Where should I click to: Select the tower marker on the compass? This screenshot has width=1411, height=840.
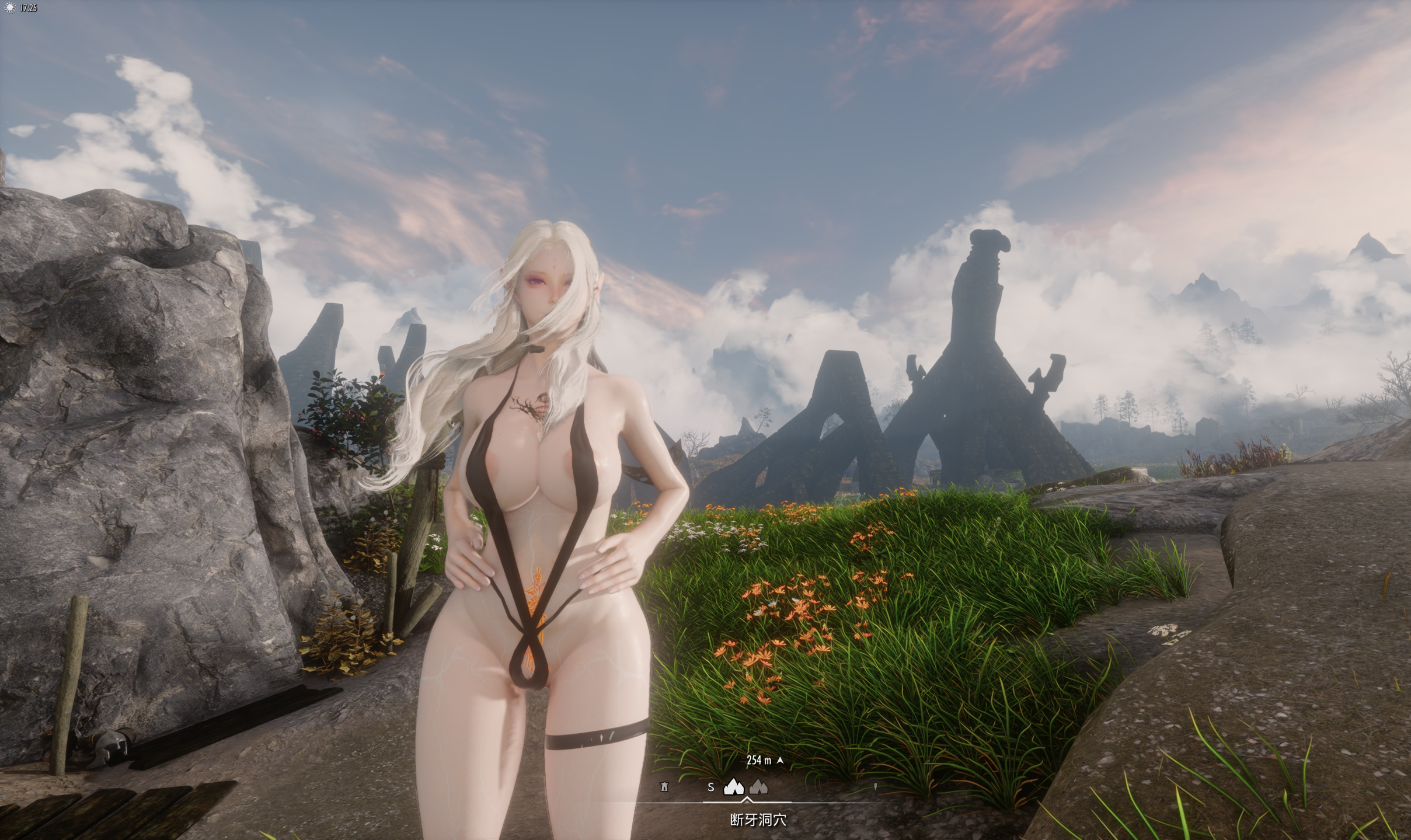pyautogui.click(x=664, y=787)
